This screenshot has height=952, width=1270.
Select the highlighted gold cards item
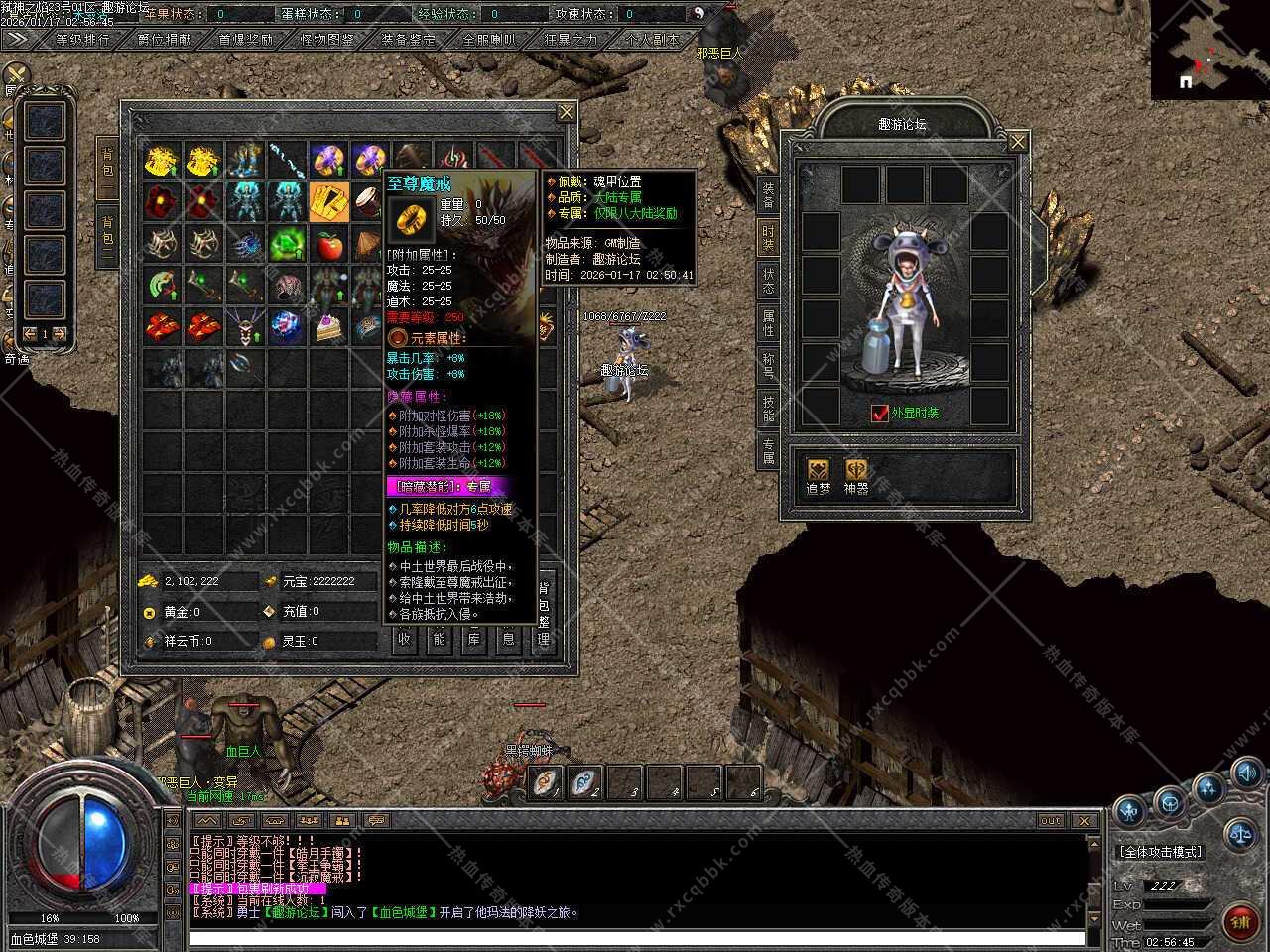(328, 201)
